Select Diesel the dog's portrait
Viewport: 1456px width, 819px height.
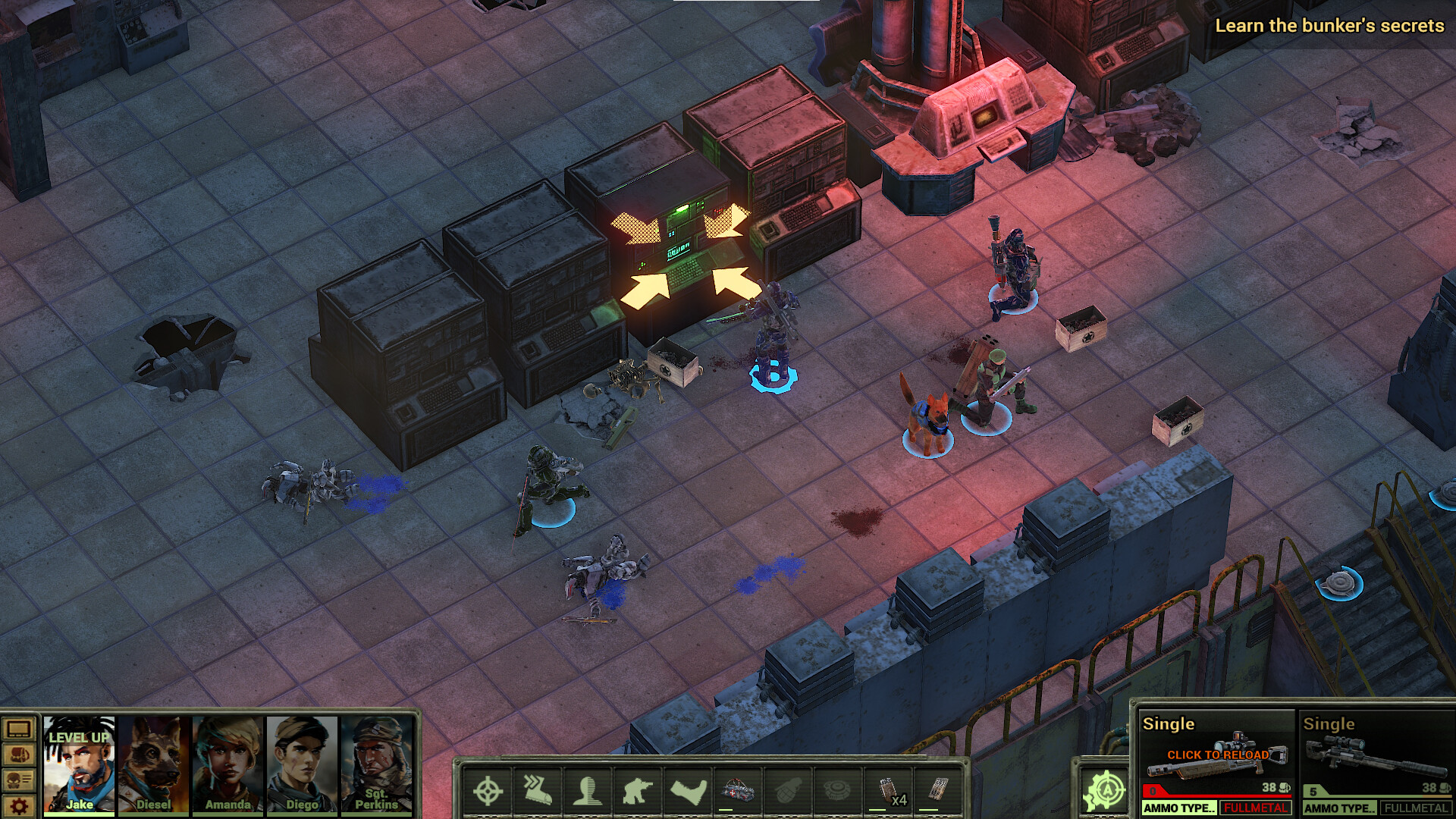pyautogui.click(x=153, y=764)
